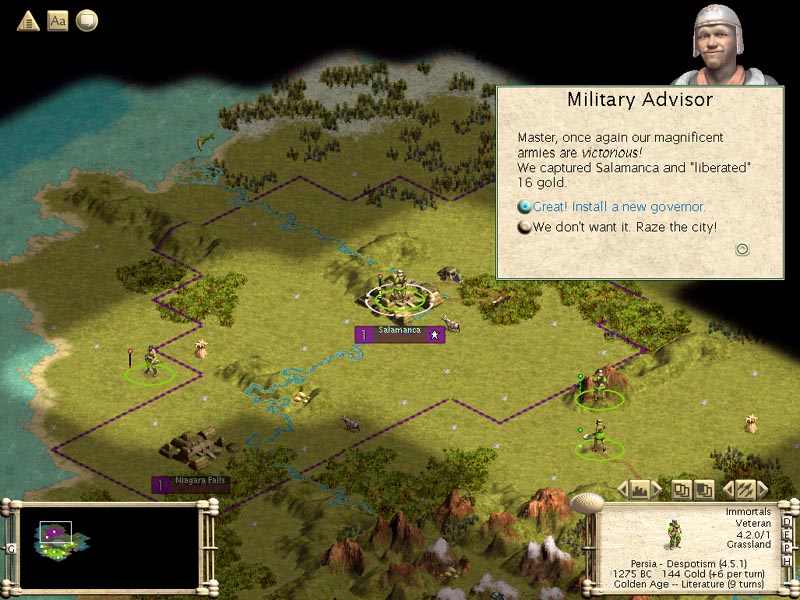
Task: Click the E button on the info panel
Action: (x=787, y=534)
